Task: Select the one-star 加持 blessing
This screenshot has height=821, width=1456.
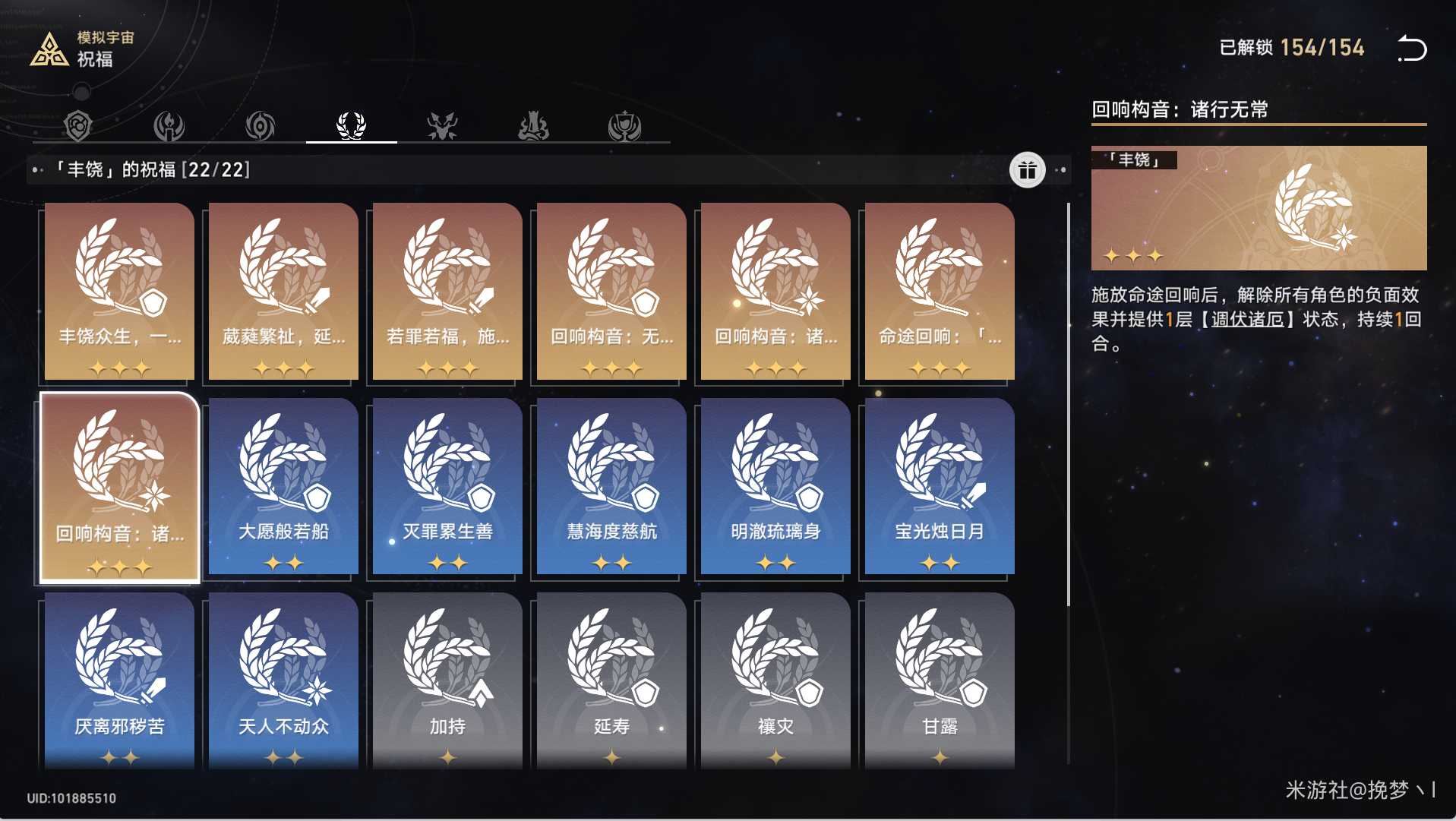Action: 447,680
